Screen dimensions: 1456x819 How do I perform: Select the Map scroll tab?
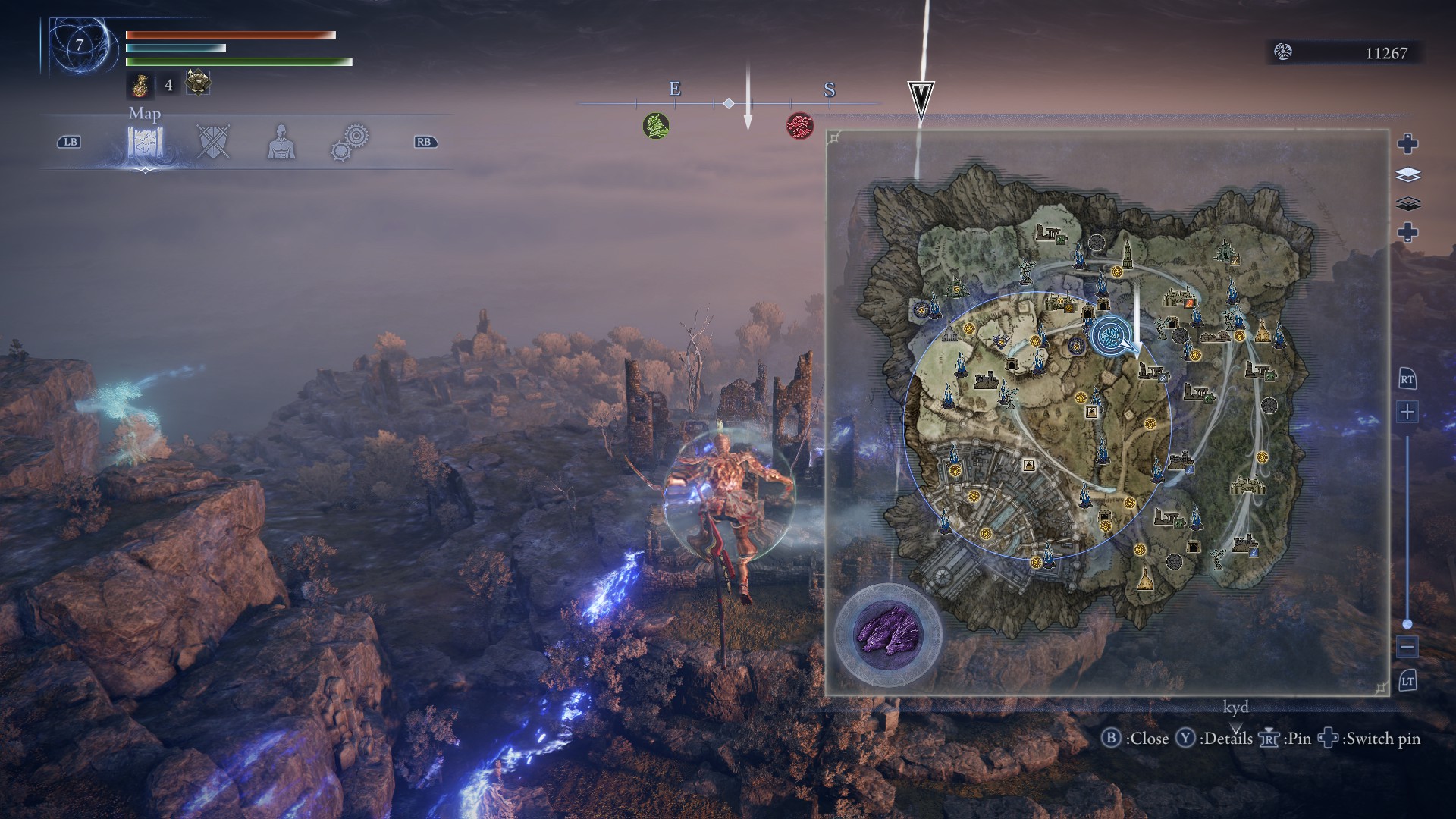coord(146,142)
